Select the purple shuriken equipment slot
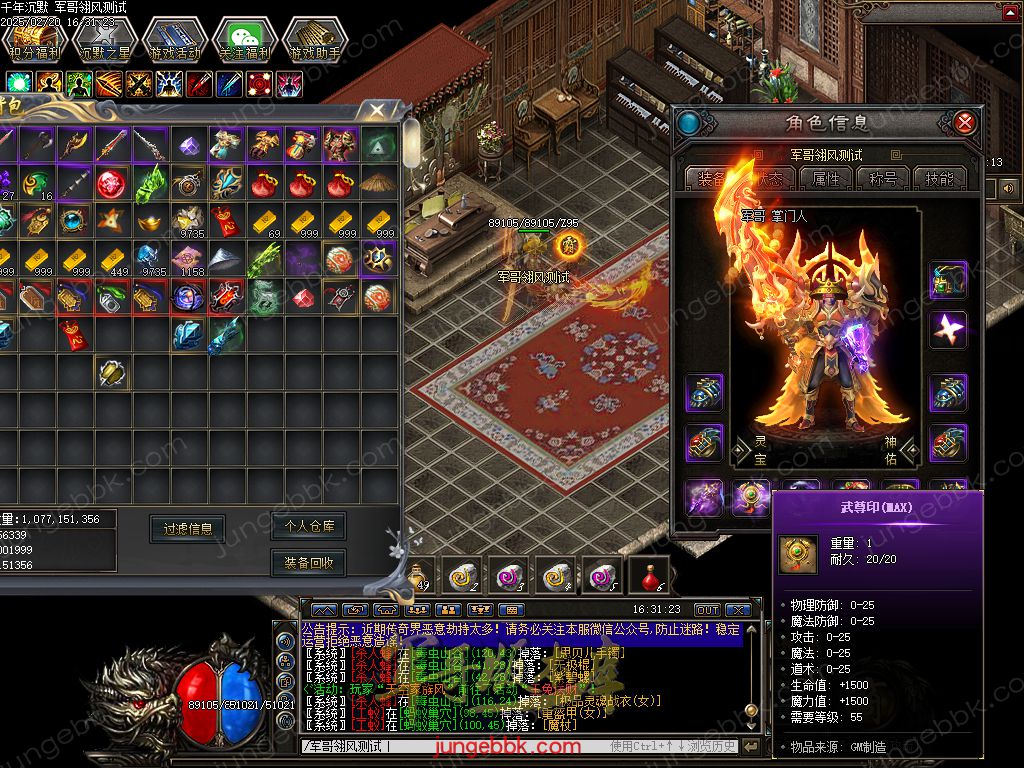 click(947, 329)
